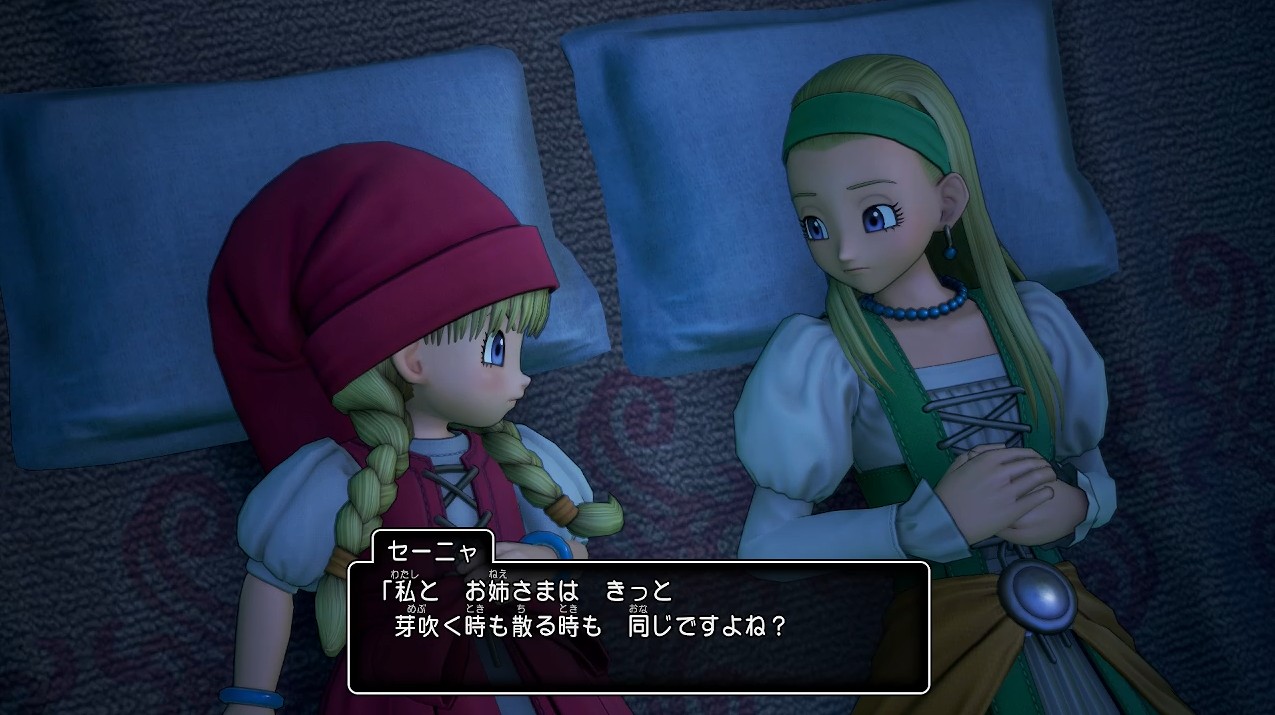Screen dimensions: 1275x715
Task: Advance the セーニャ dialogue text box
Action: (638, 627)
